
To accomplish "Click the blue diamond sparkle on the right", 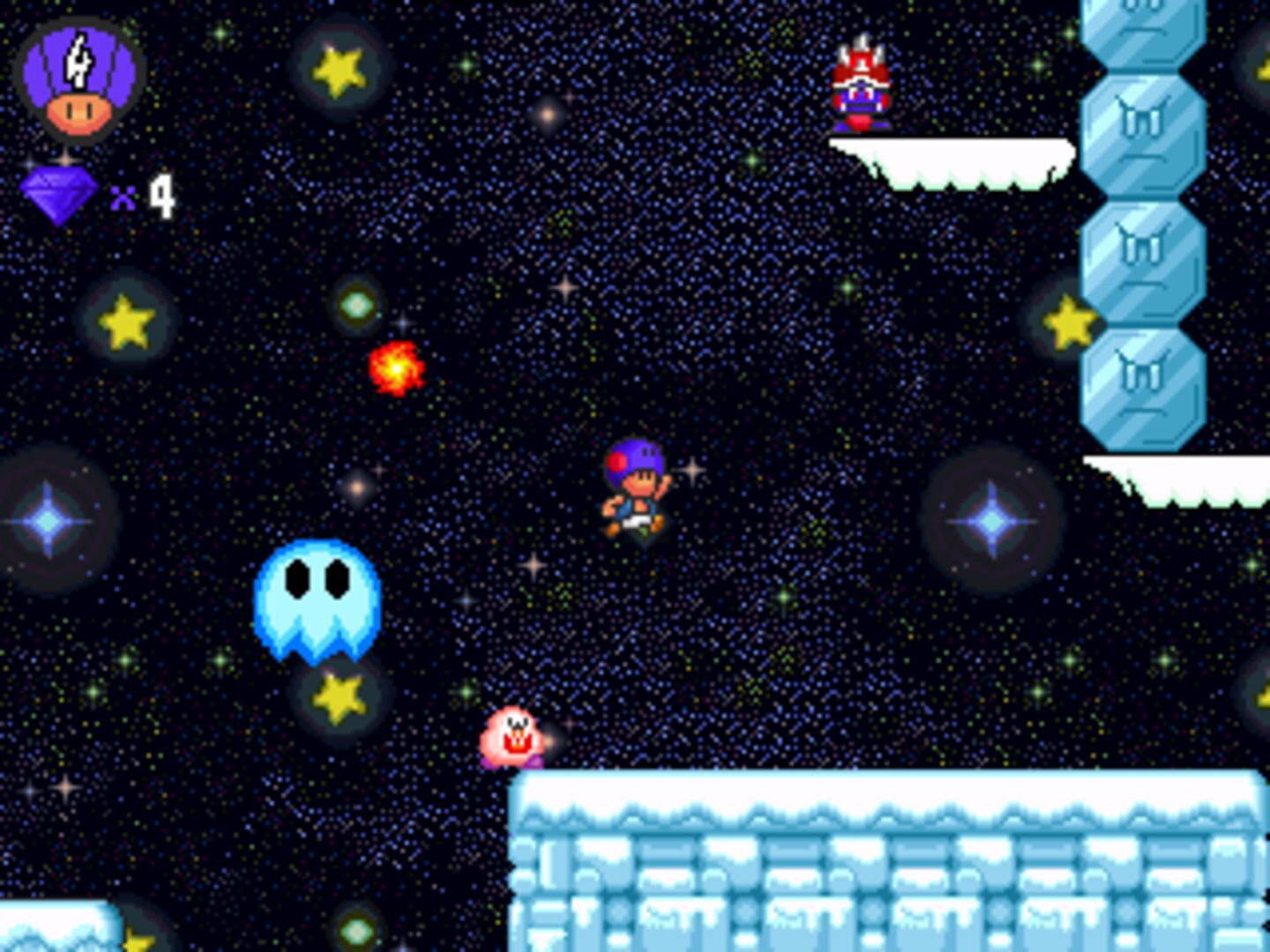I will pos(992,520).
